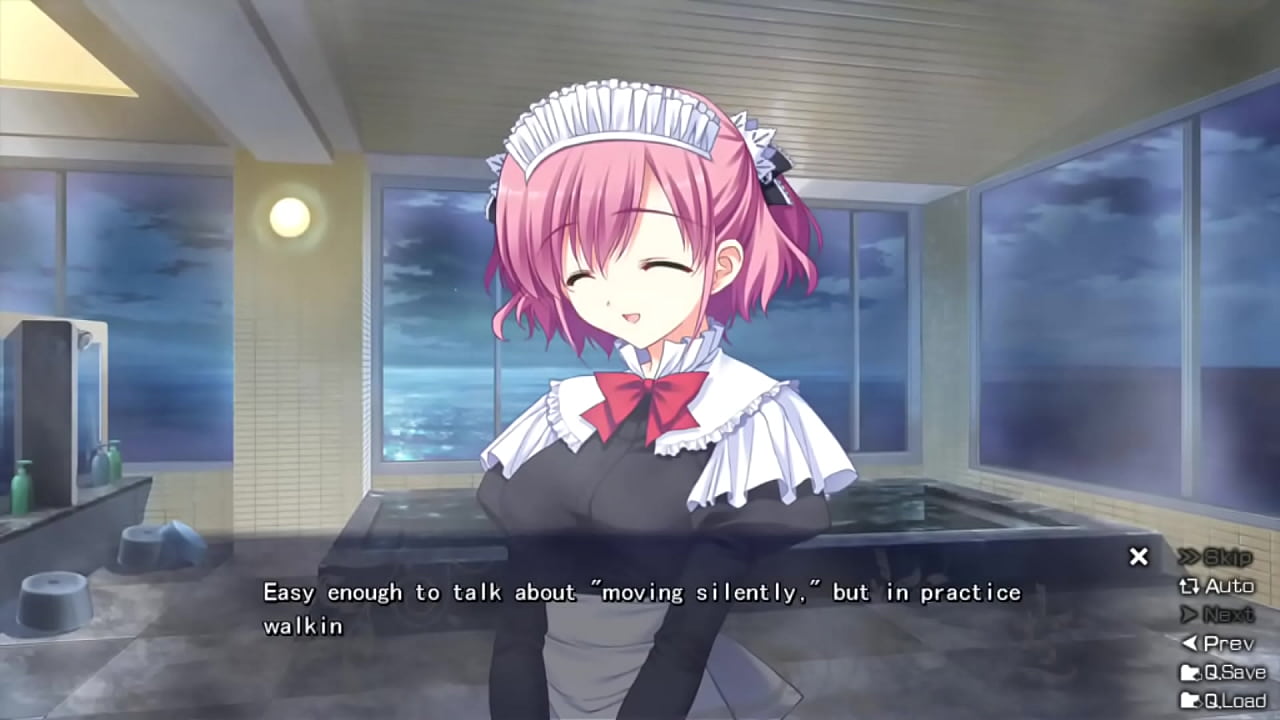
Task: Select the Skip fast-forward chevron icon
Action: coord(1188,558)
